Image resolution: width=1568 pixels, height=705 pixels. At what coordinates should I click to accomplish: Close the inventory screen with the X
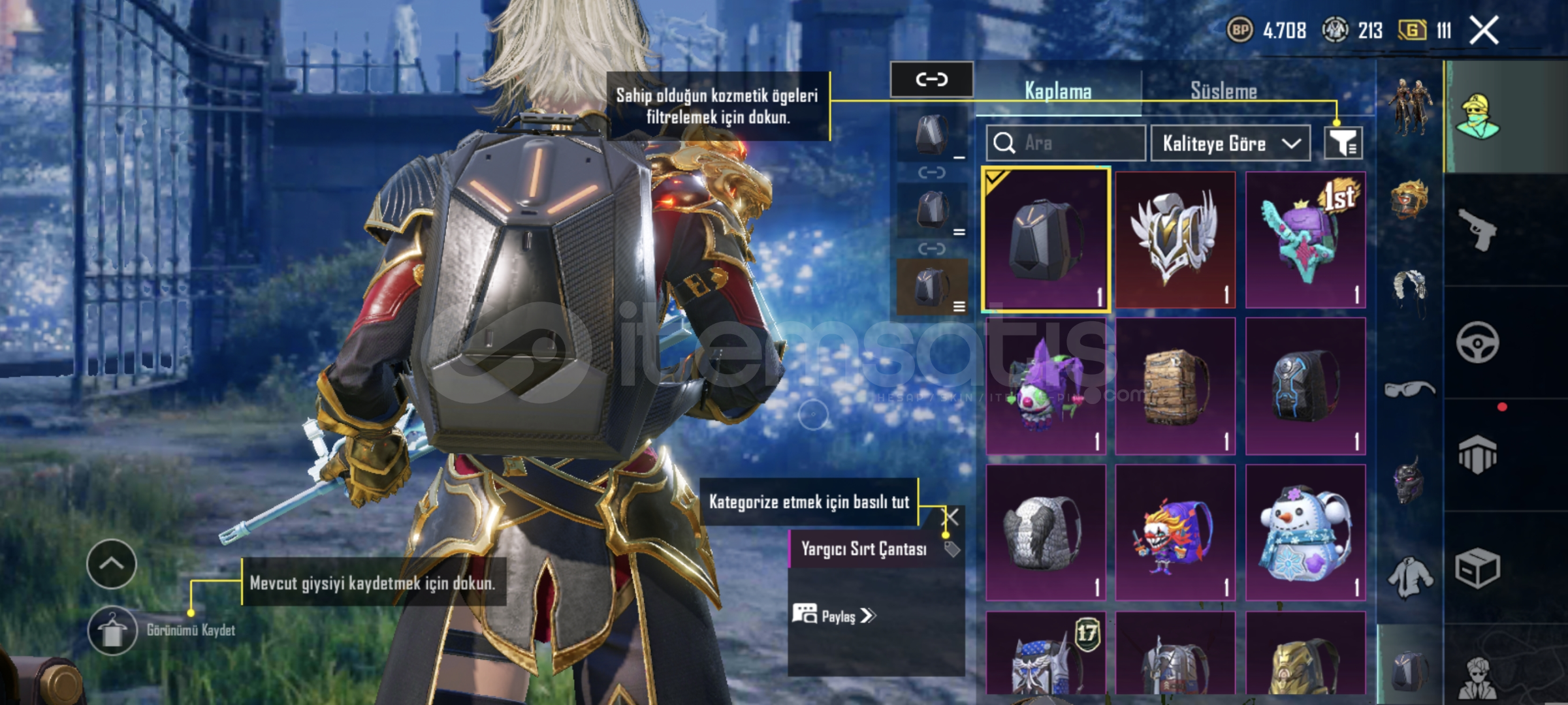pyautogui.click(x=1484, y=30)
